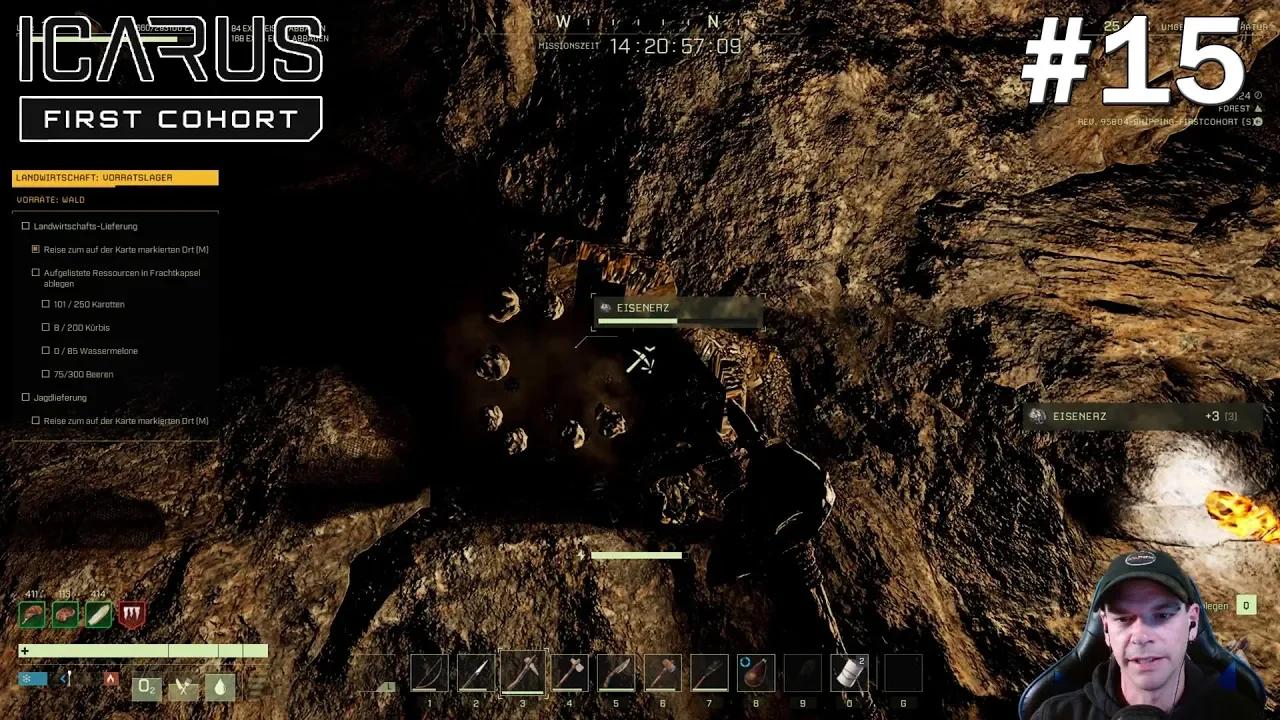The height and width of the screenshot is (720, 1280).
Task: Click the cooked meat item showing 411
Action: click(x=31, y=614)
